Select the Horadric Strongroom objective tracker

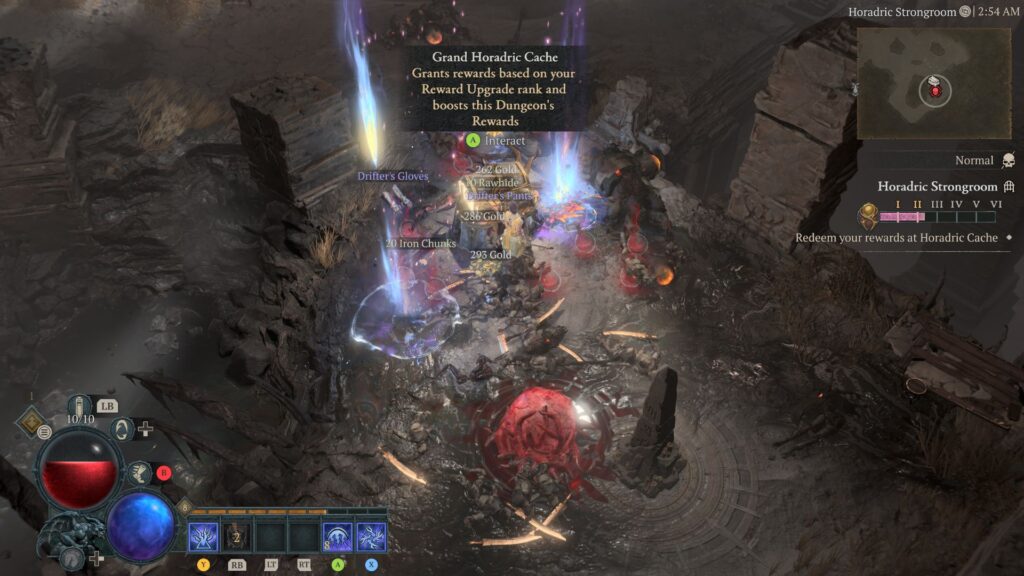tap(937, 186)
